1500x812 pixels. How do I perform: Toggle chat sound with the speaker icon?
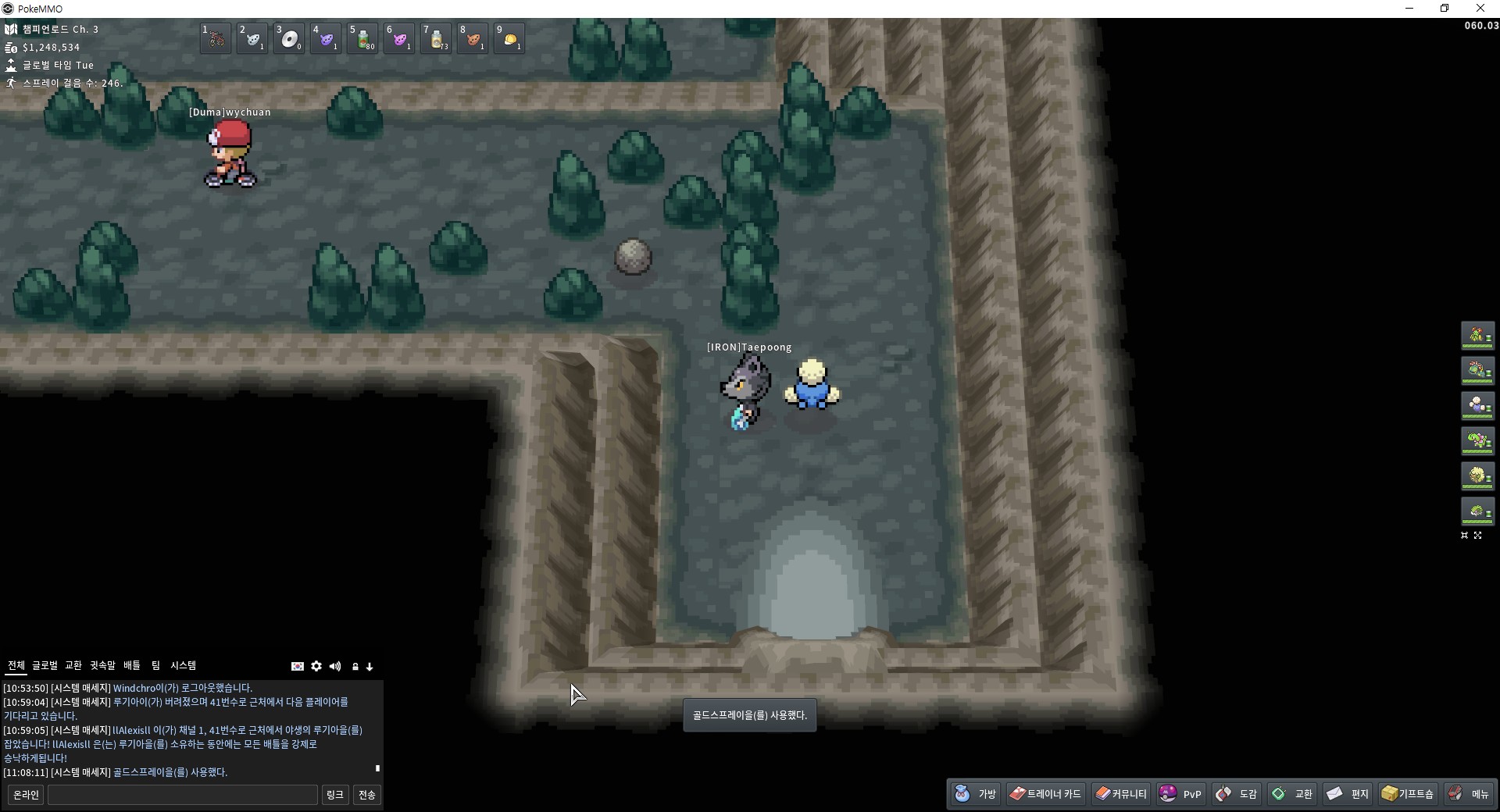pos(335,666)
